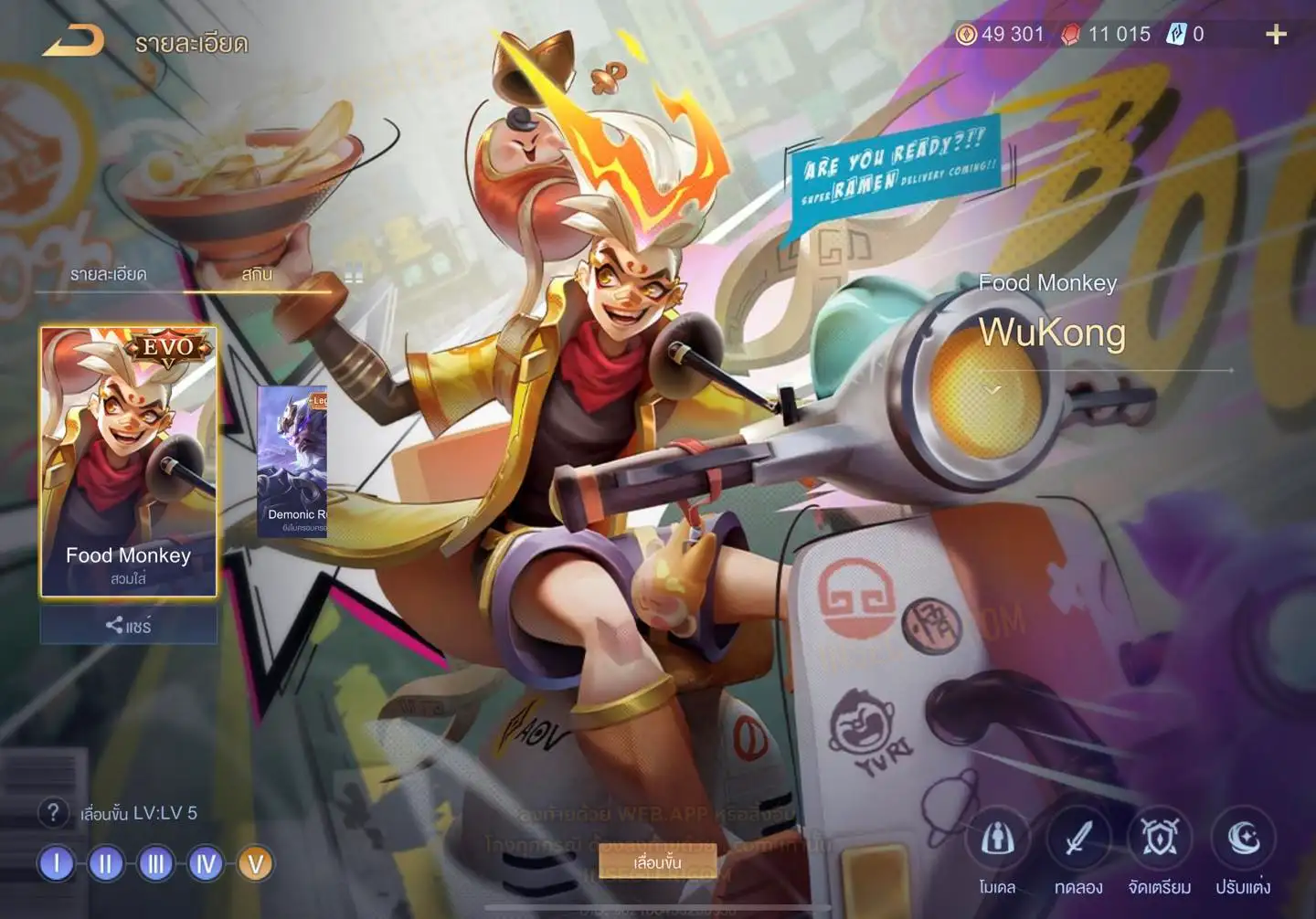Go back using the gold arrow
This screenshot has width=1316, height=919.
pyautogui.click(x=73, y=41)
